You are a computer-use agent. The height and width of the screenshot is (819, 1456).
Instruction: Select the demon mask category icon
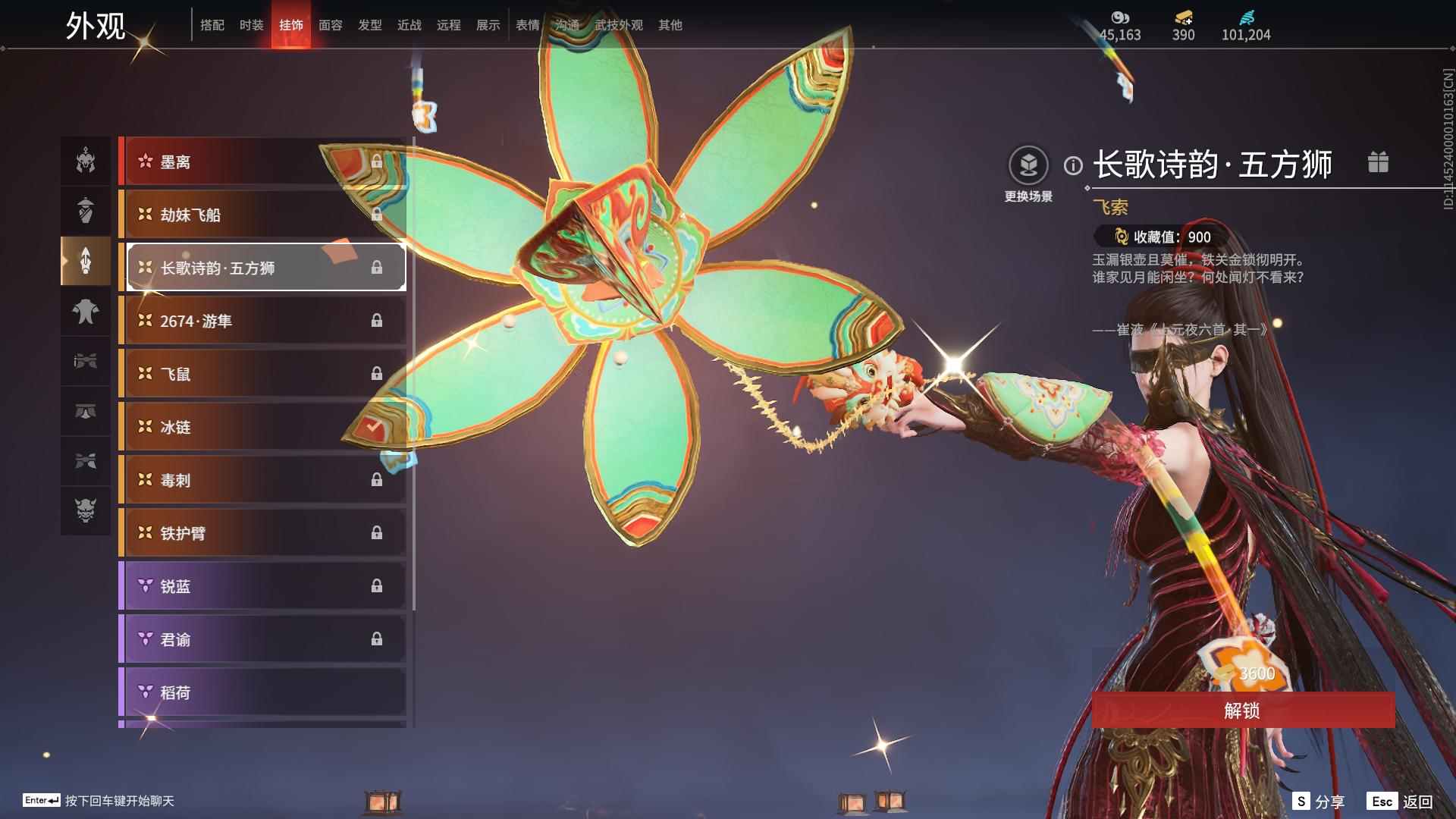[x=86, y=510]
